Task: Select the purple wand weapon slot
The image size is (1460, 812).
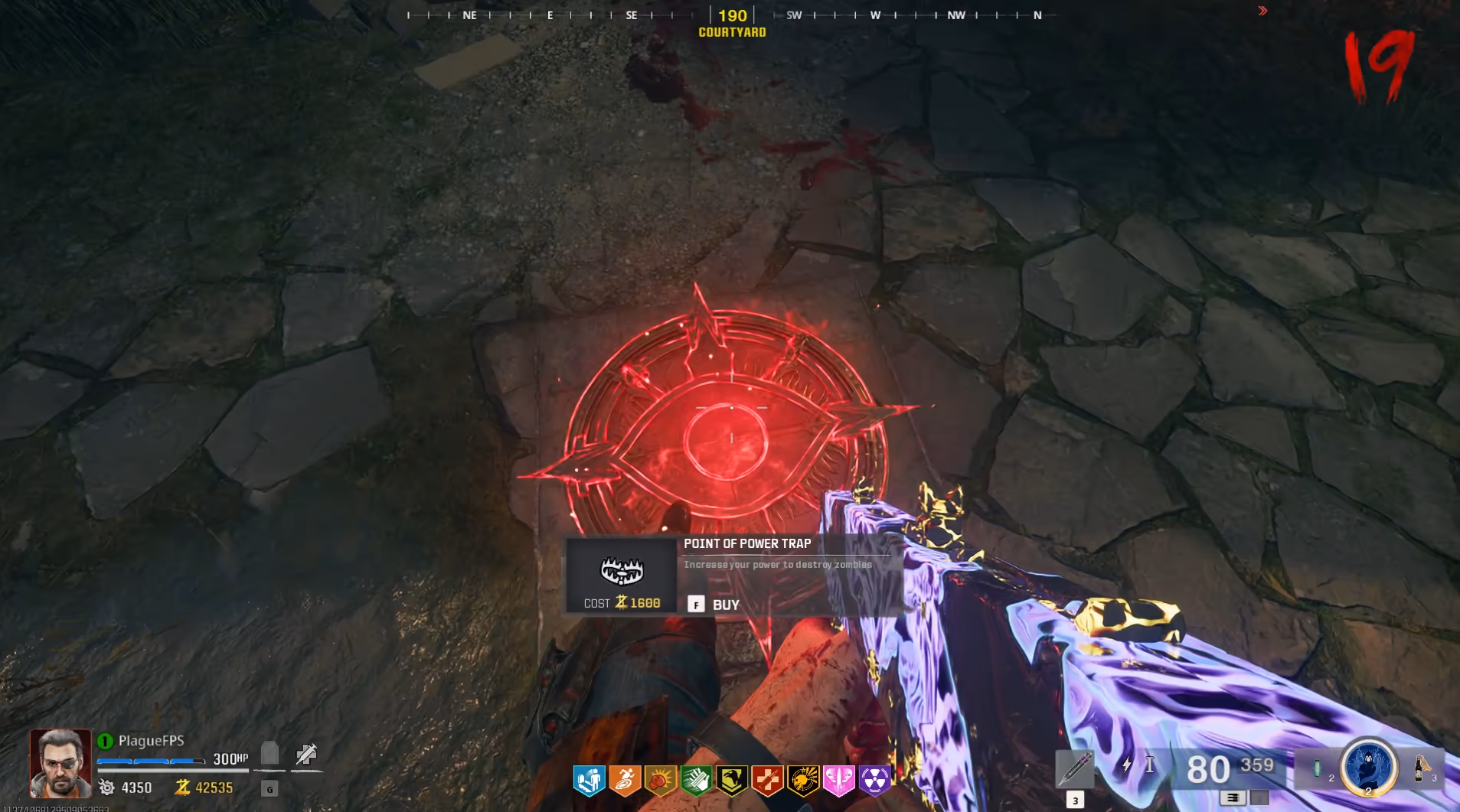Action: coord(1075,768)
